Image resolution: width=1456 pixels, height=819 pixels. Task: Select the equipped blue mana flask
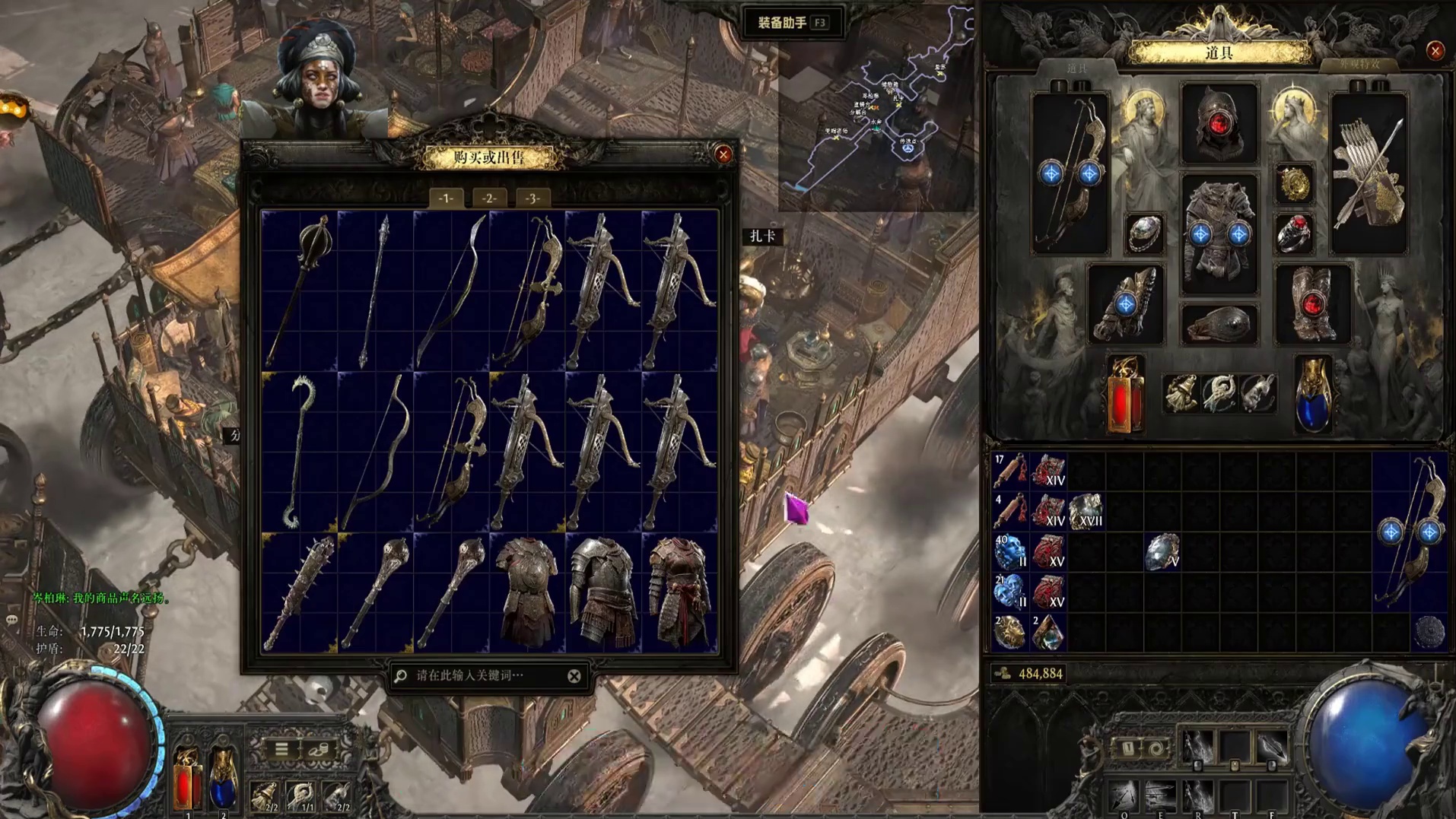(1313, 394)
